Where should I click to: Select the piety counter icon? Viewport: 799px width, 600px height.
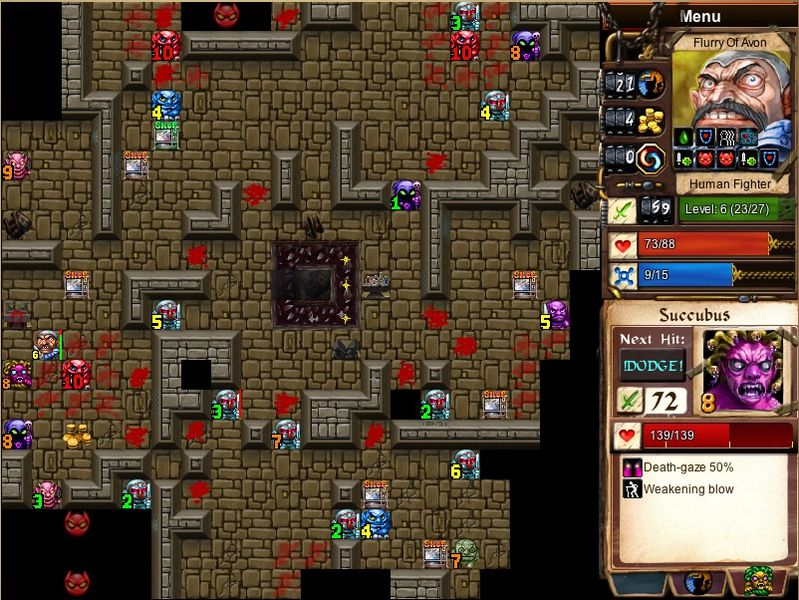pos(652,82)
